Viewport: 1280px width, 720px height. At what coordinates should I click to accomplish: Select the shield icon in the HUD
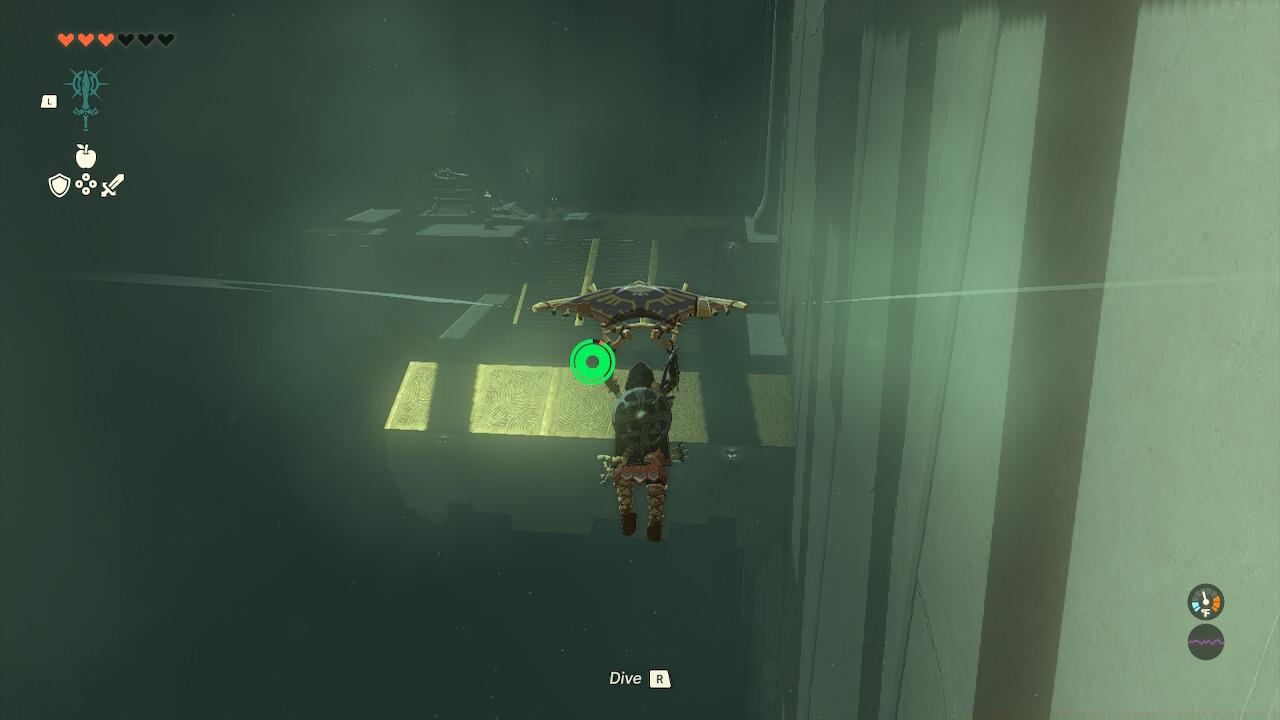[x=59, y=184]
